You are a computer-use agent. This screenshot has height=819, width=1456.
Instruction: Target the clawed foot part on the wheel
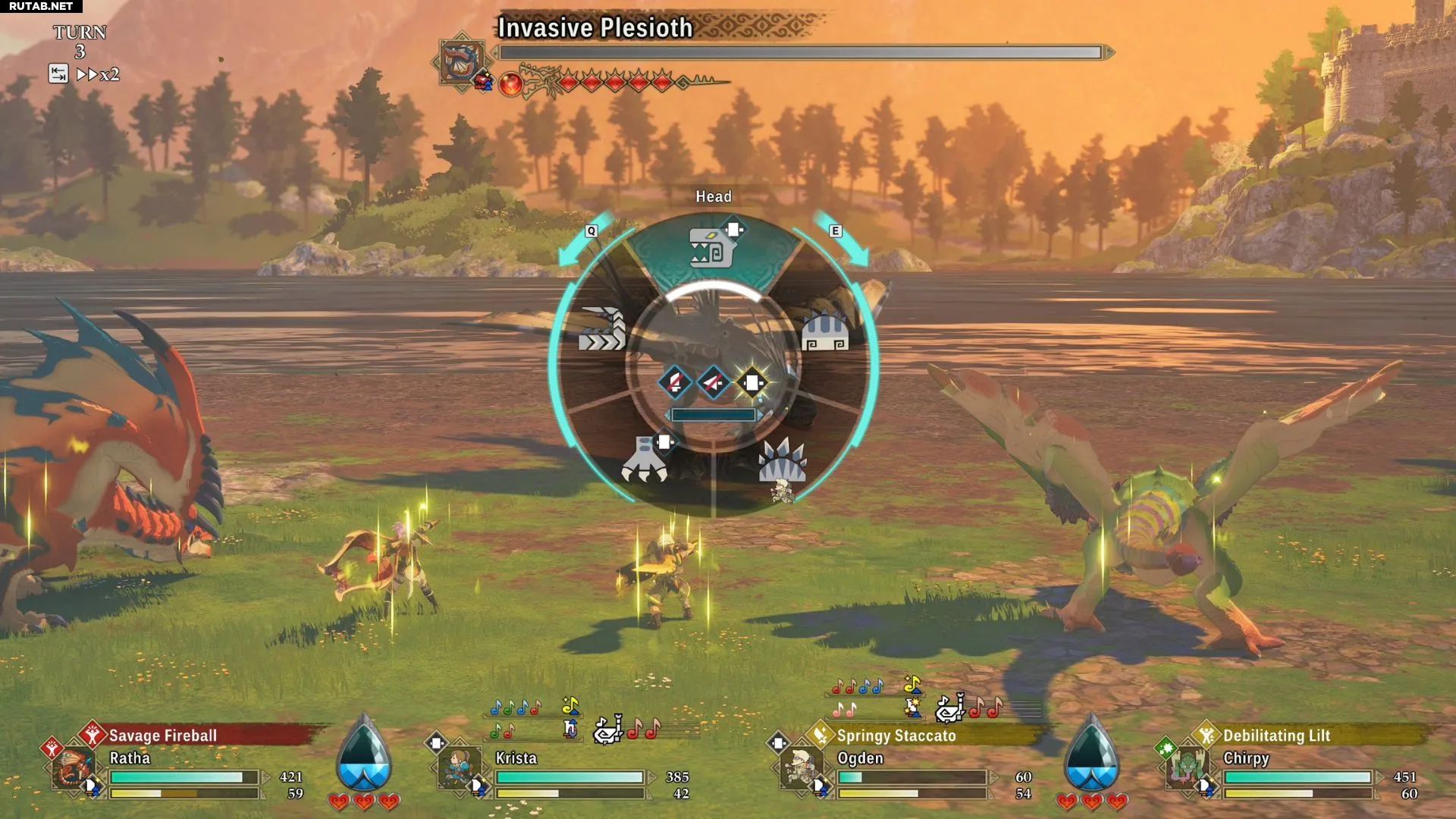click(645, 461)
